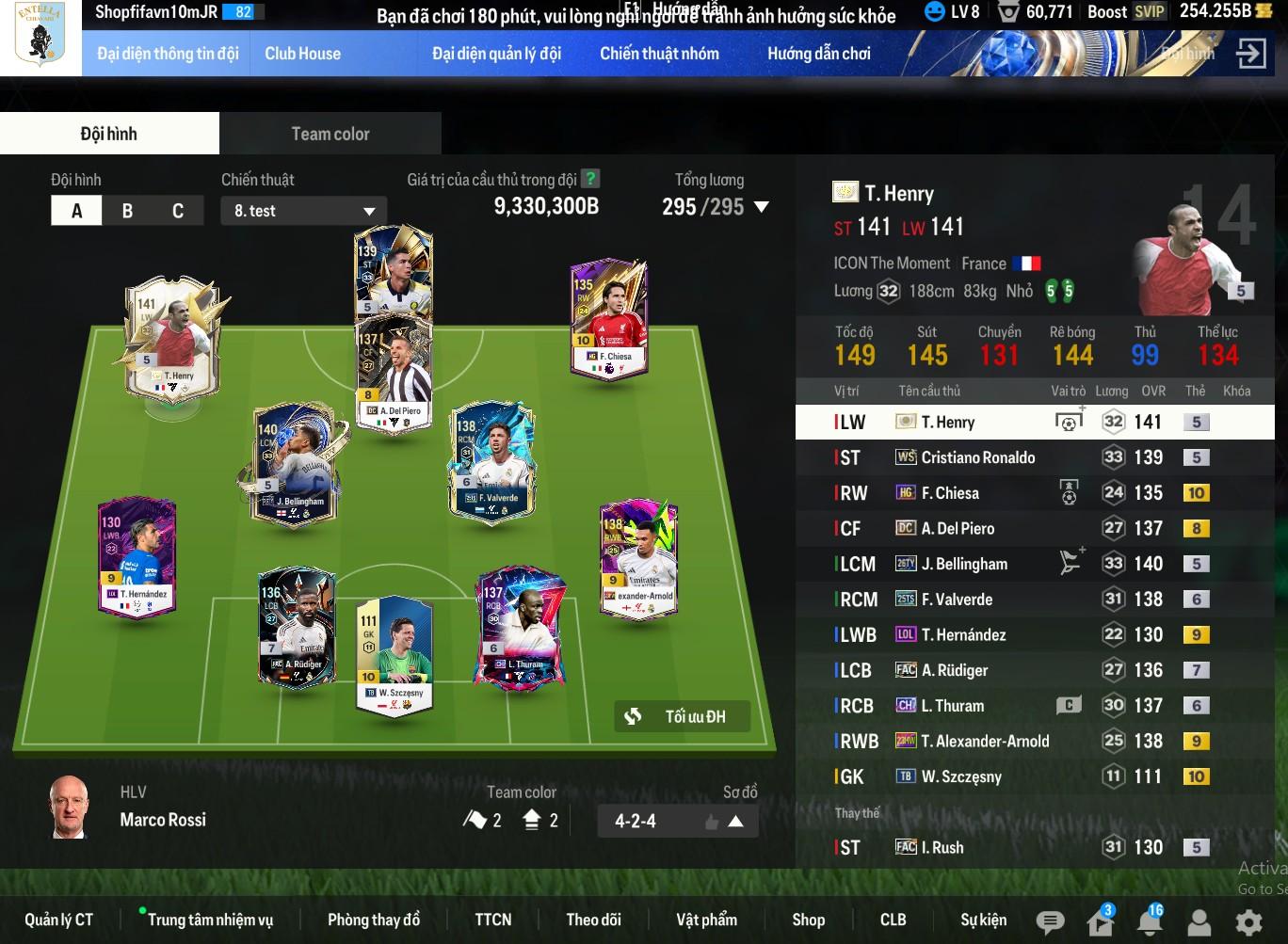Open the chat speech bubble icon
The height and width of the screenshot is (944, 1288).
(1050, 921)
